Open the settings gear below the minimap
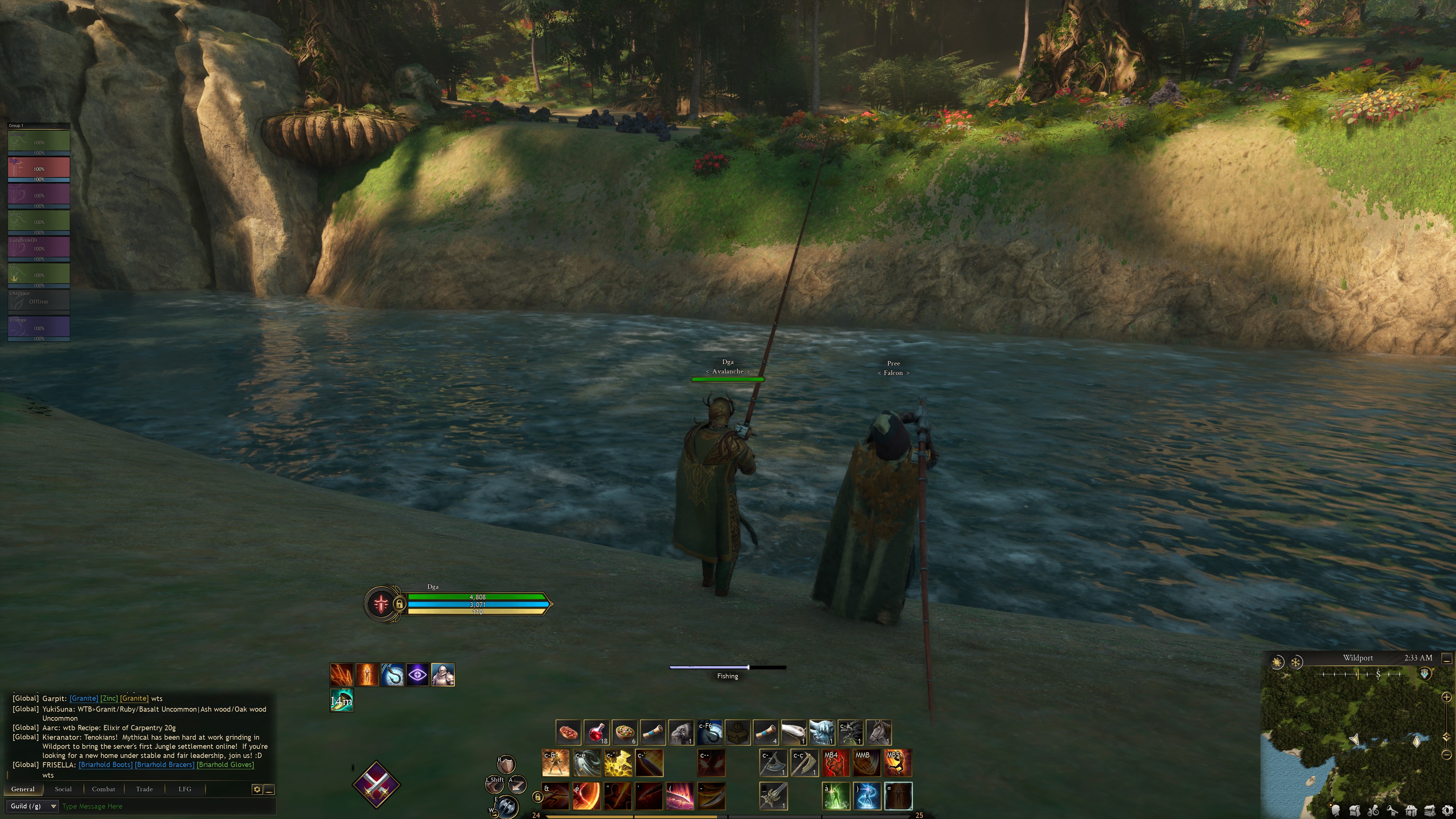Screen dimensions: 1456x819 1447,811
